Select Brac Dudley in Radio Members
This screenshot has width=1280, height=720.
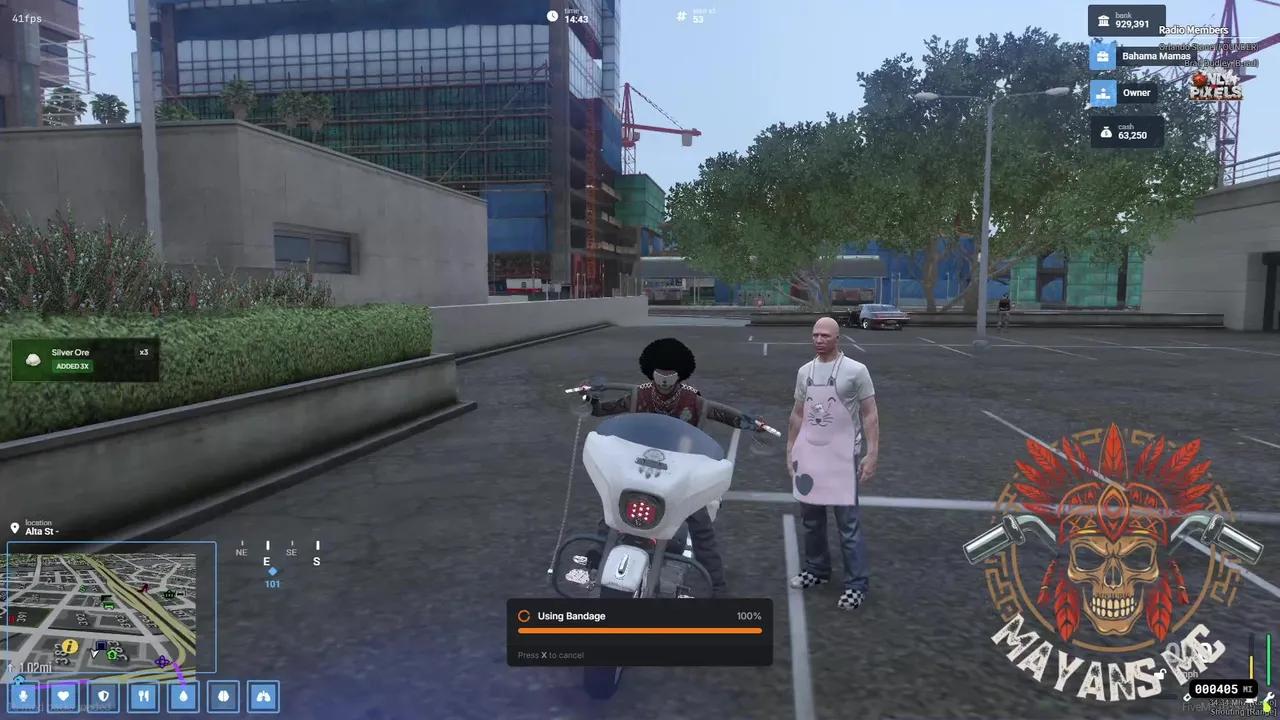1221,63
